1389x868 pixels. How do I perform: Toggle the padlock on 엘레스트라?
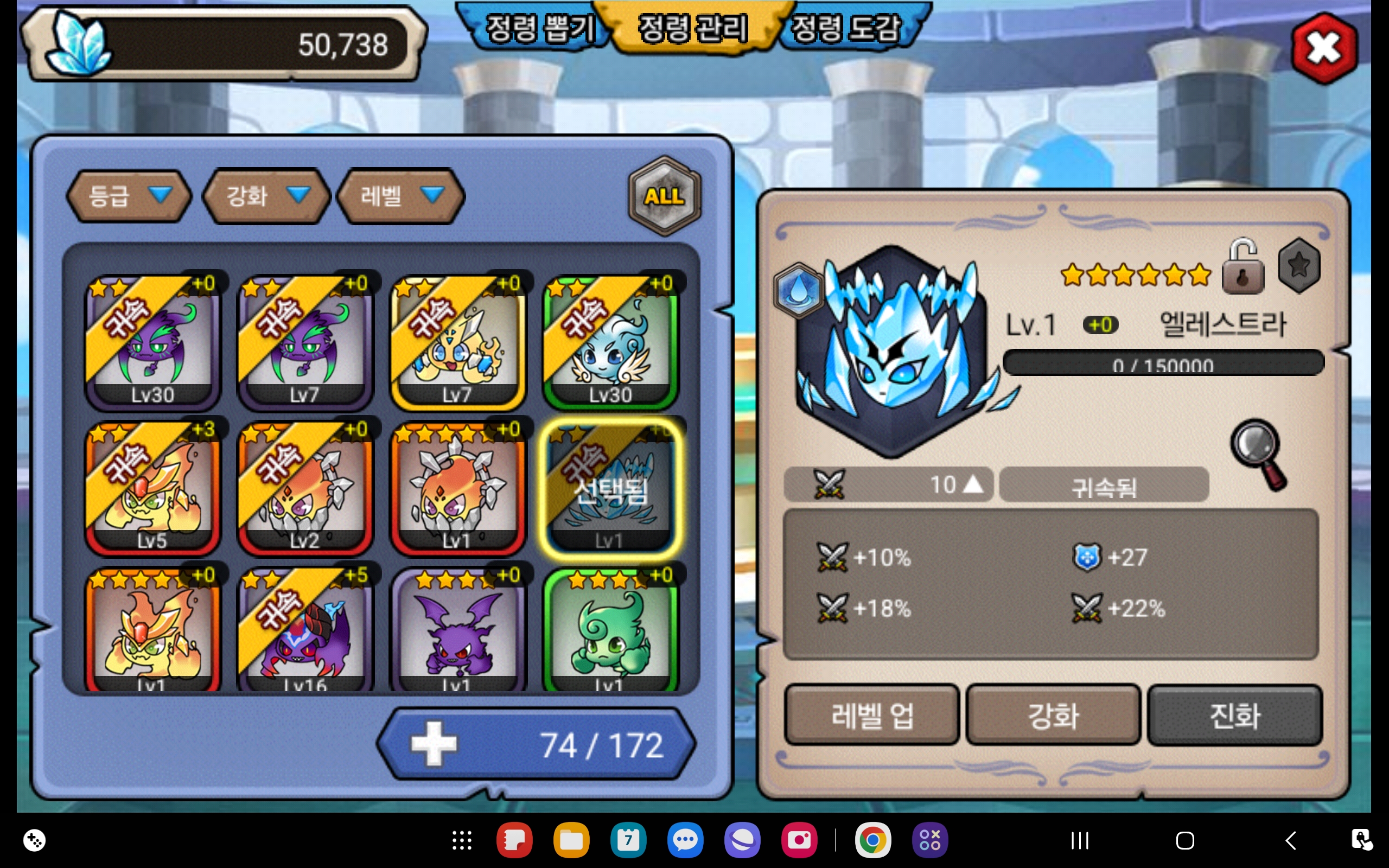click(x=1243, y=269)
